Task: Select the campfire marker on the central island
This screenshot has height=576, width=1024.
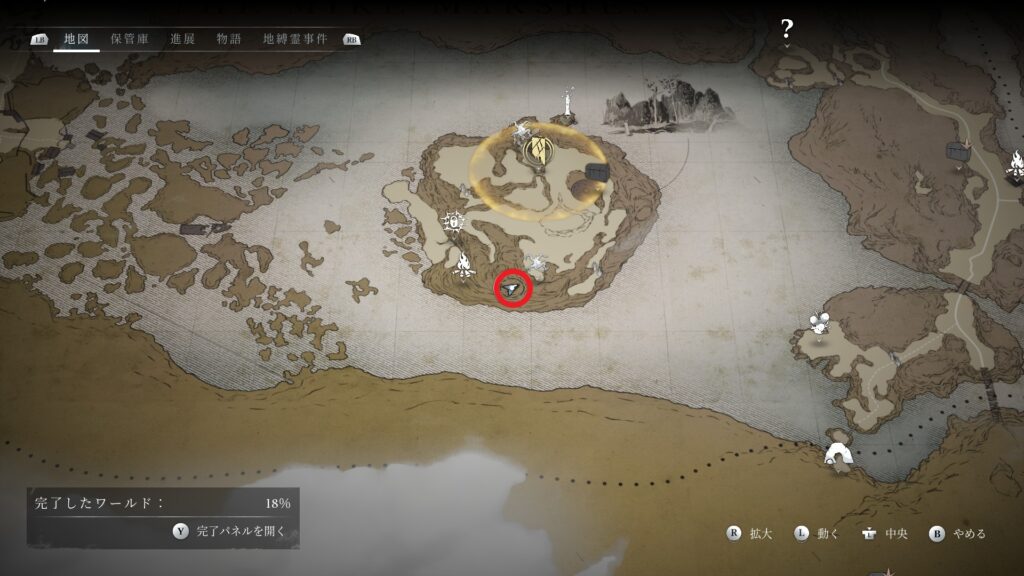Action: pos(463,265)
